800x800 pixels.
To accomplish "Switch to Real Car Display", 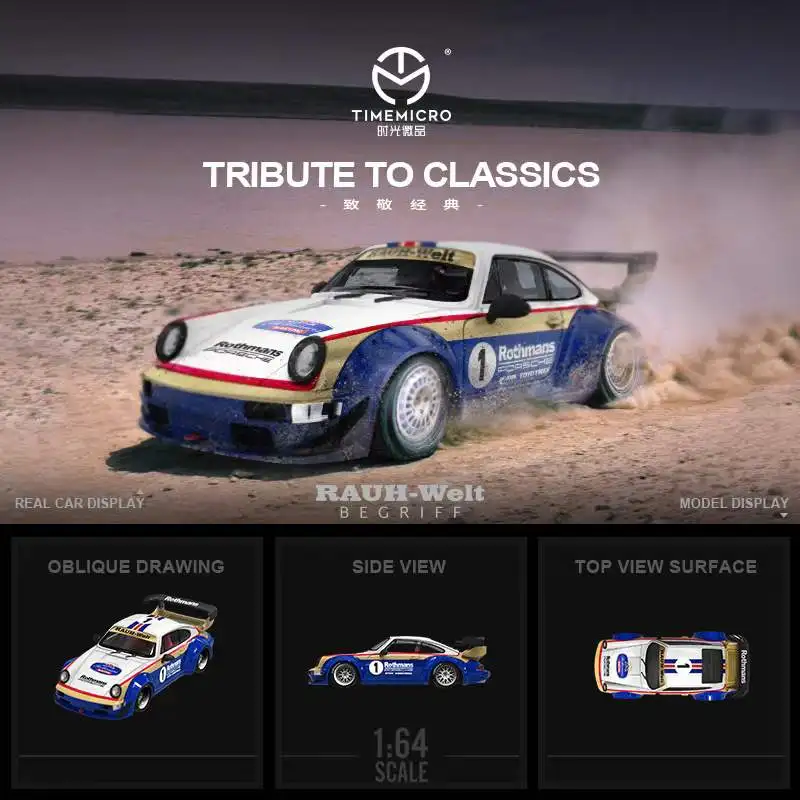I will coord(80,503).
